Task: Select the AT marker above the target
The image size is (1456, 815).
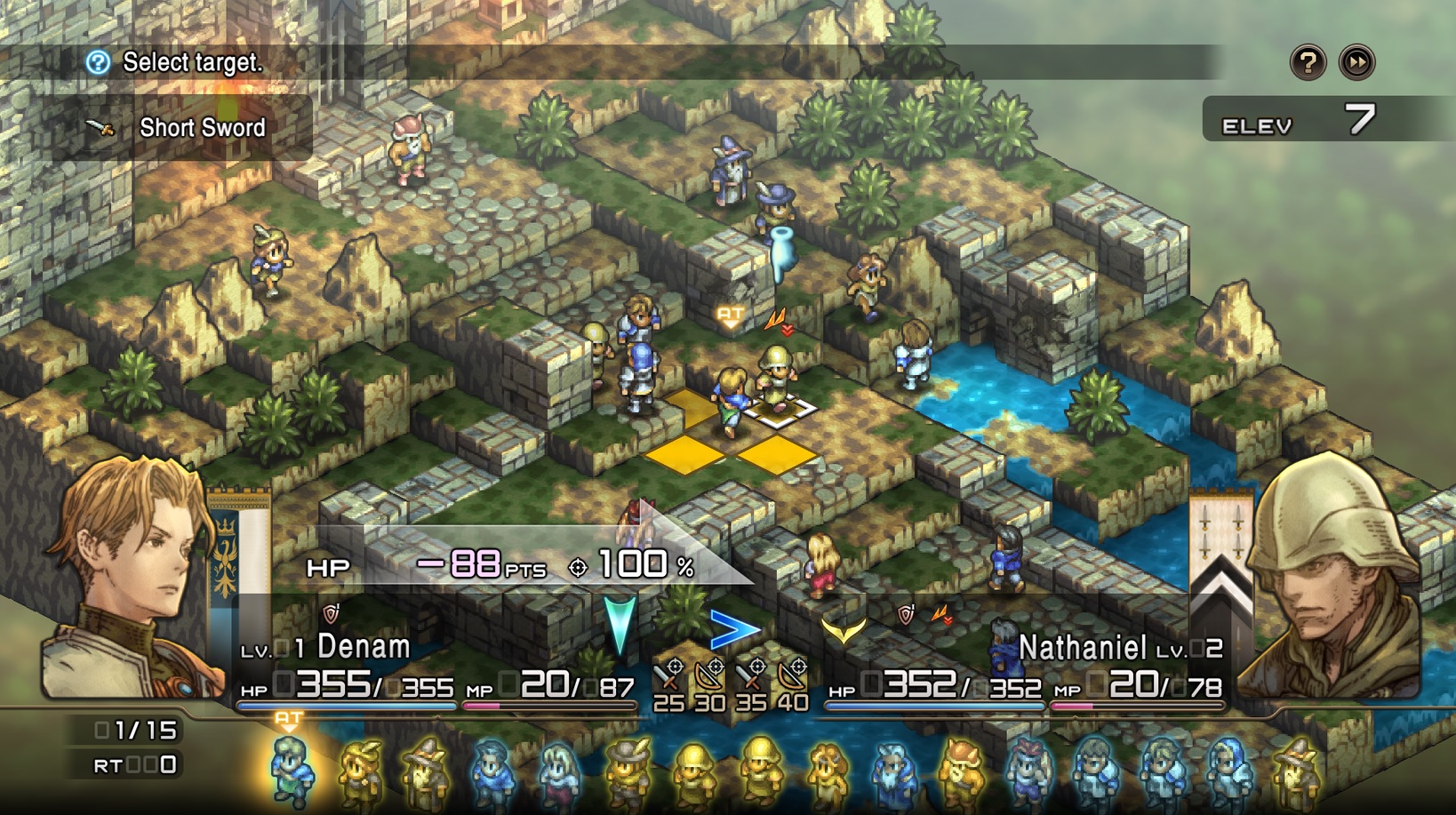Action: click(x=729, y=316)
